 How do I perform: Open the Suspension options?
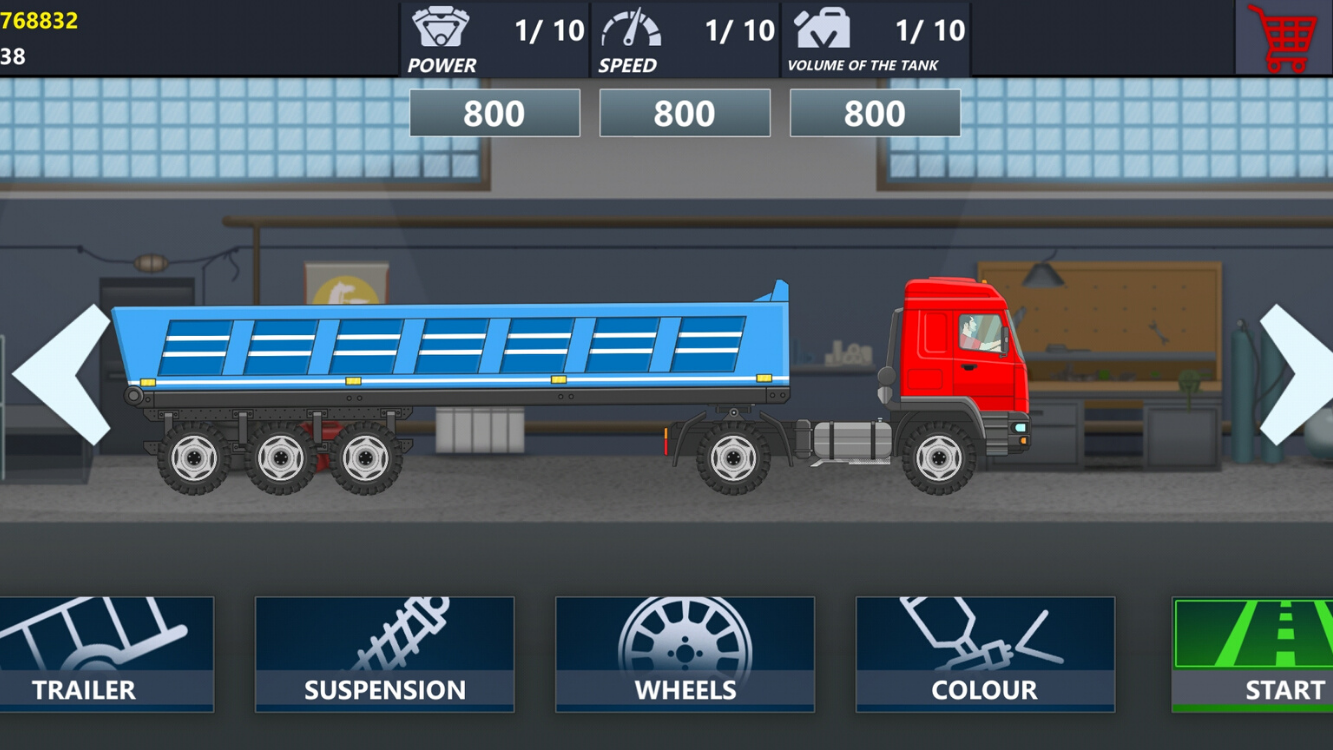click(385, 654)
